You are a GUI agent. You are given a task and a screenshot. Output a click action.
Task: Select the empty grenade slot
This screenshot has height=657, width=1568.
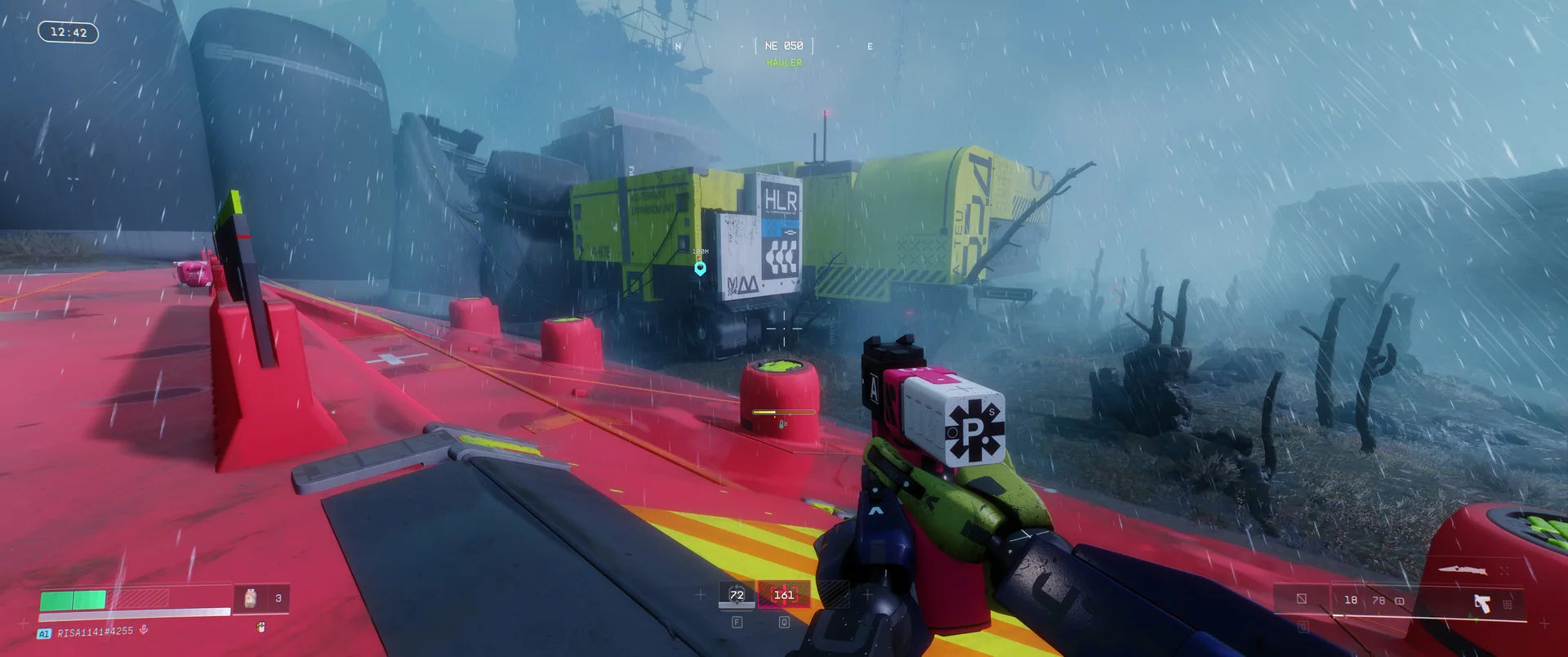click(x=1302, y=599)
